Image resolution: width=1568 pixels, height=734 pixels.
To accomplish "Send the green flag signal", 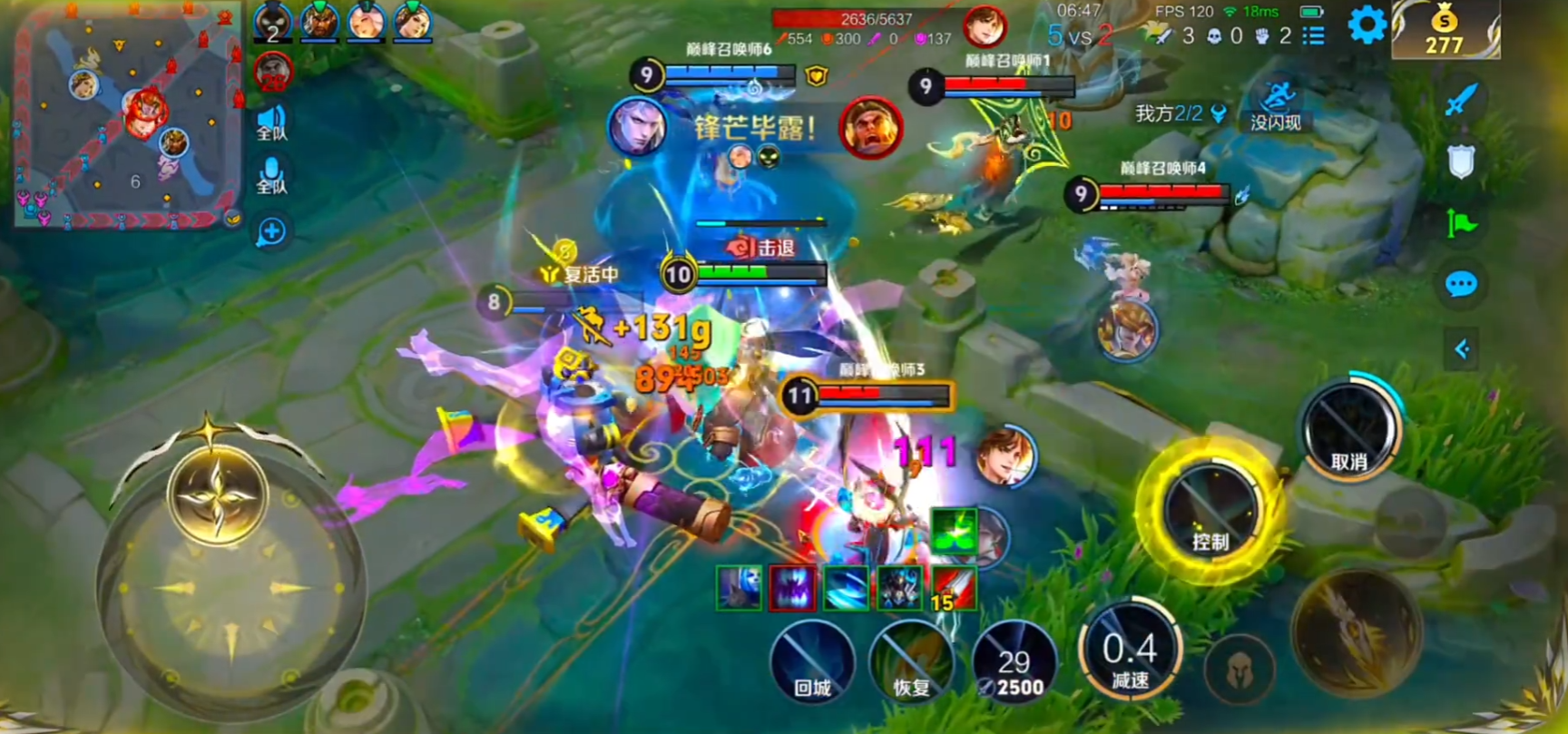I will [x=1460, y=222].
